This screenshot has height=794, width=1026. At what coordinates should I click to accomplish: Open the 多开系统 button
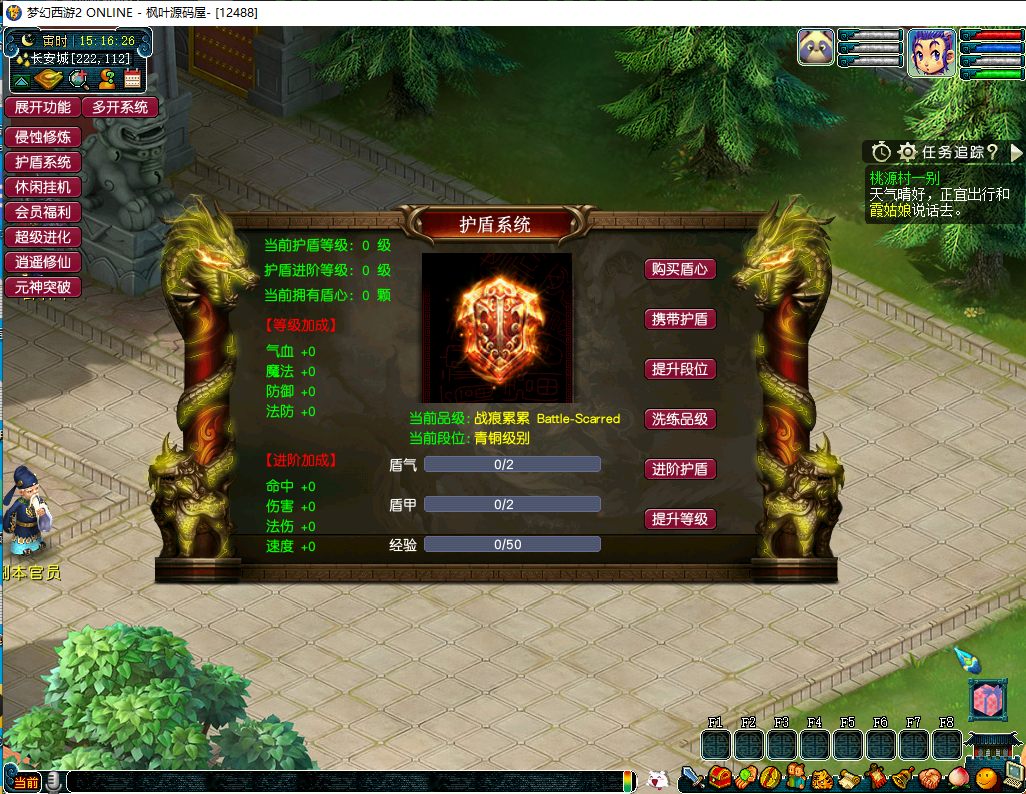(x=120, y=107)
